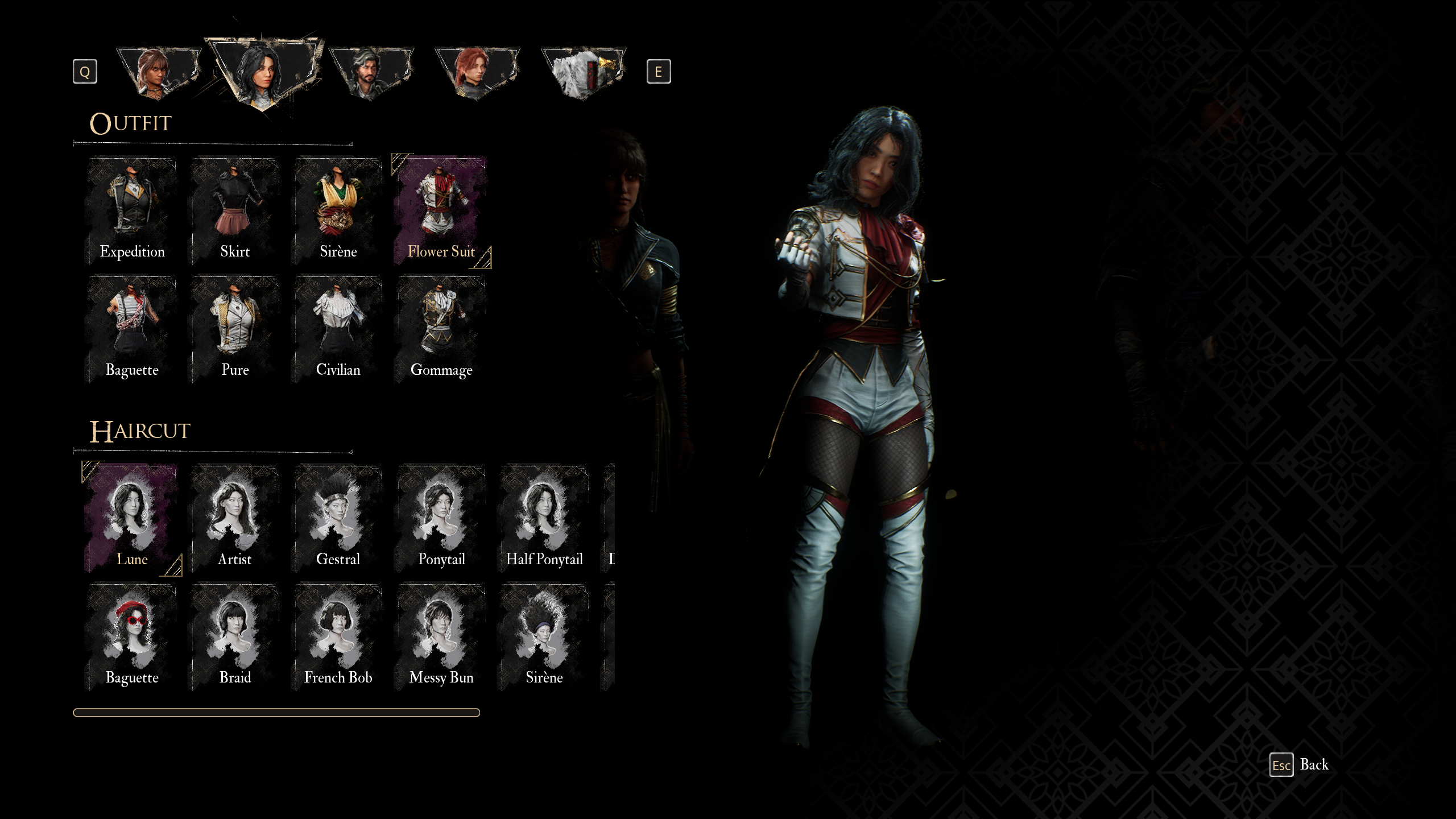The image size is (1456, 819).
Task: Select the Expedition outfit
Action: click(132, 212)
